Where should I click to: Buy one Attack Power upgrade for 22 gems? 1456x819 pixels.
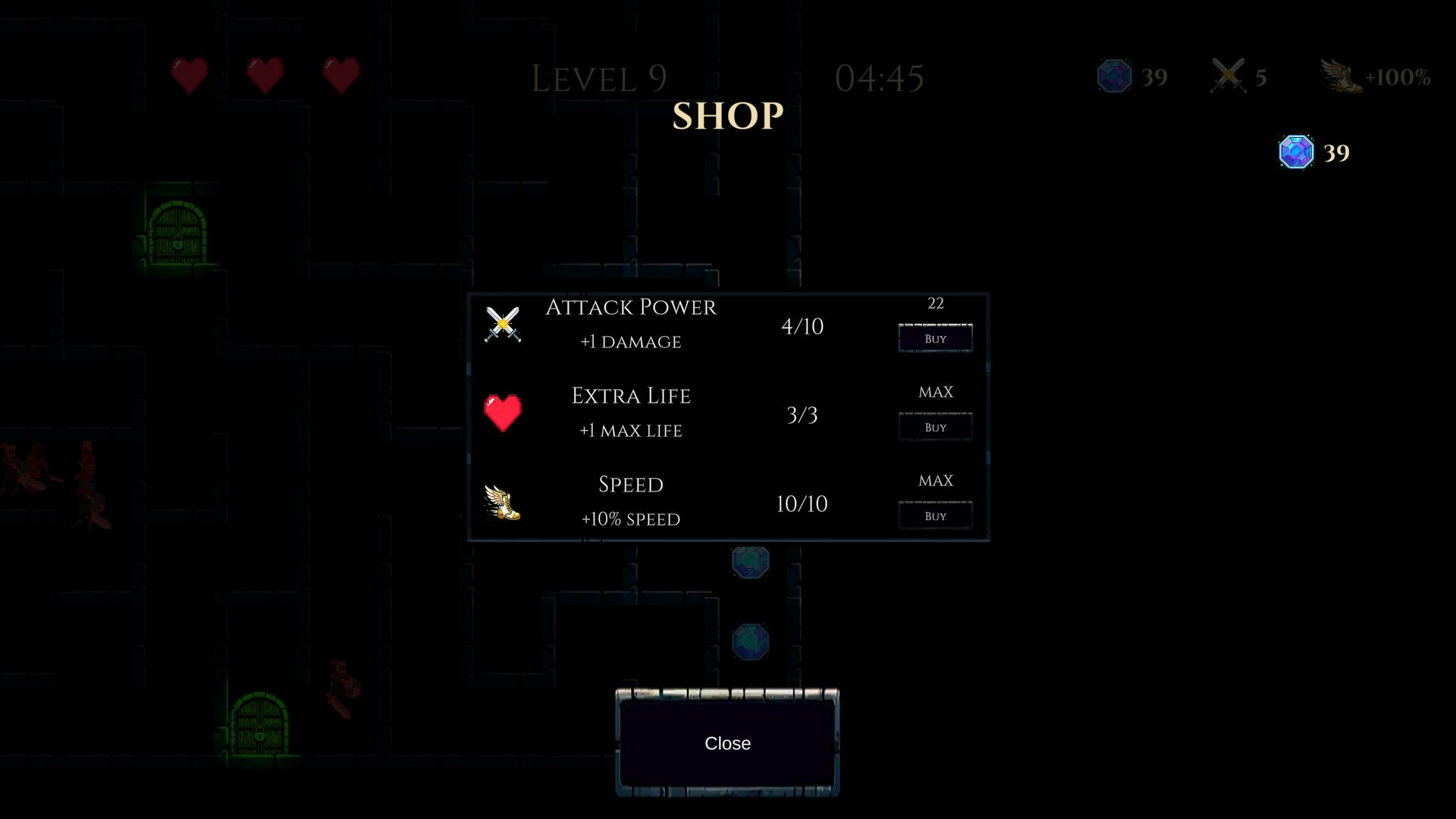pyautogui.click(x=935, y=337)
